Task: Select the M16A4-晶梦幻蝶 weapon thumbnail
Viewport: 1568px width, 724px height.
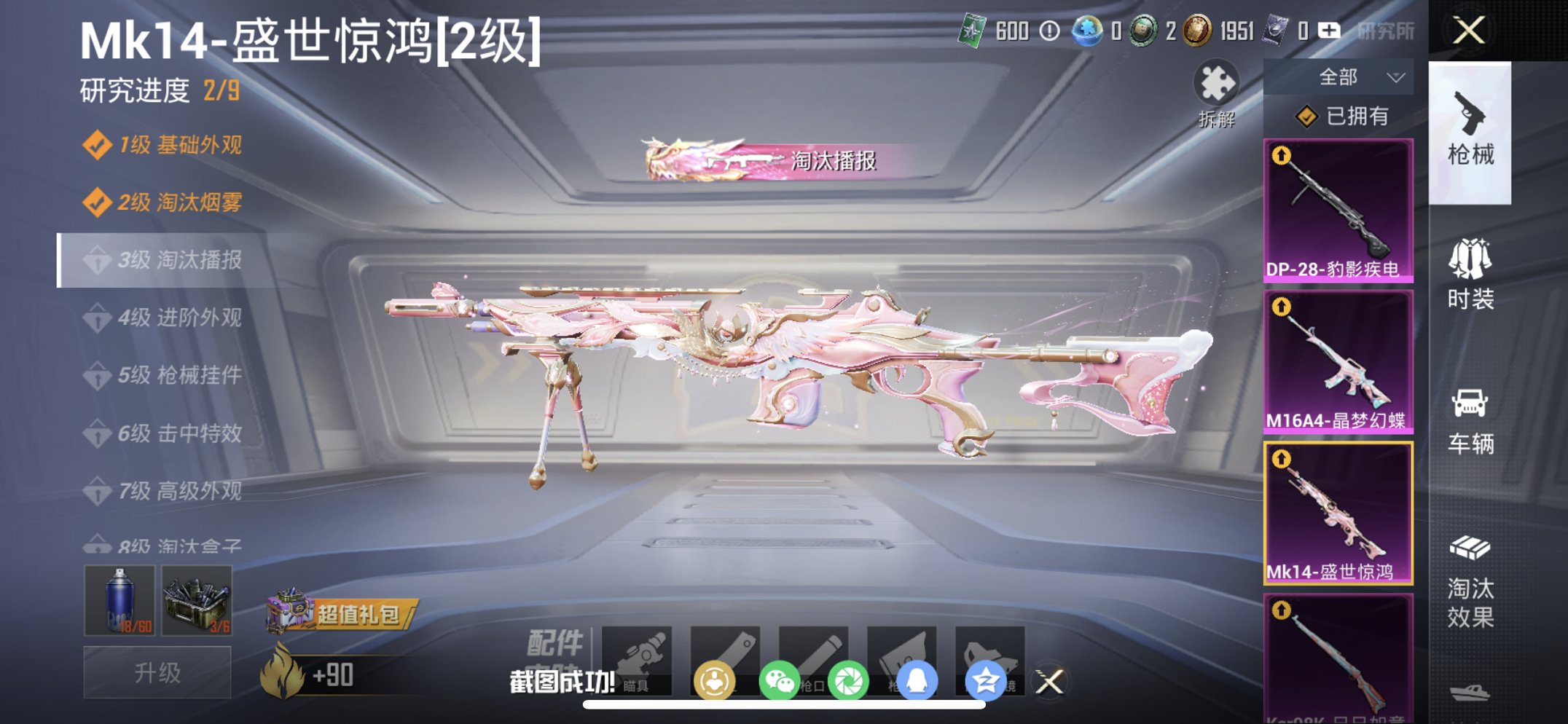Action: click(1339, 361)
